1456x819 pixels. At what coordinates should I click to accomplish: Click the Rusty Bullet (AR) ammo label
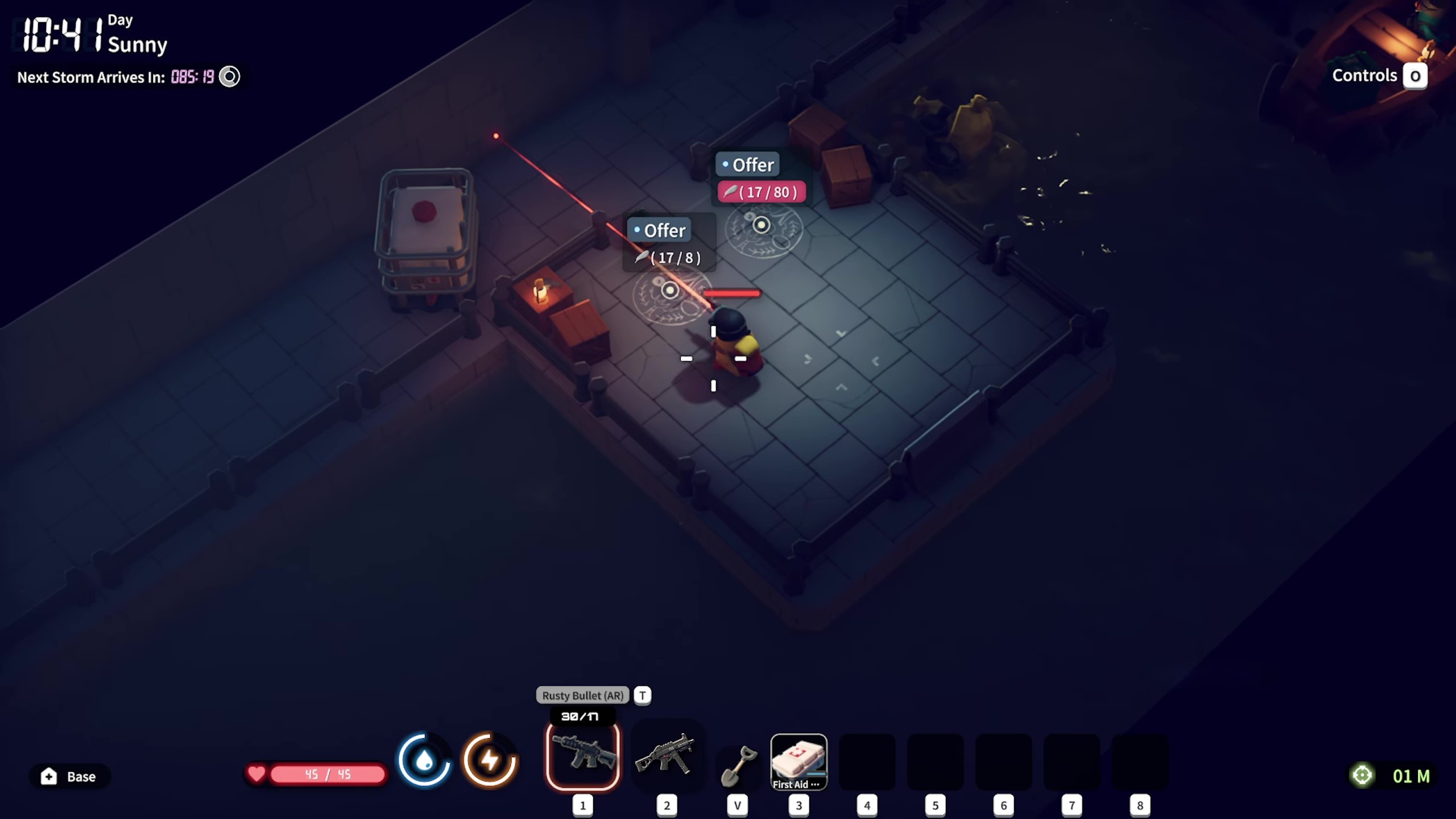pyautogui.click(x=582, y=695)
